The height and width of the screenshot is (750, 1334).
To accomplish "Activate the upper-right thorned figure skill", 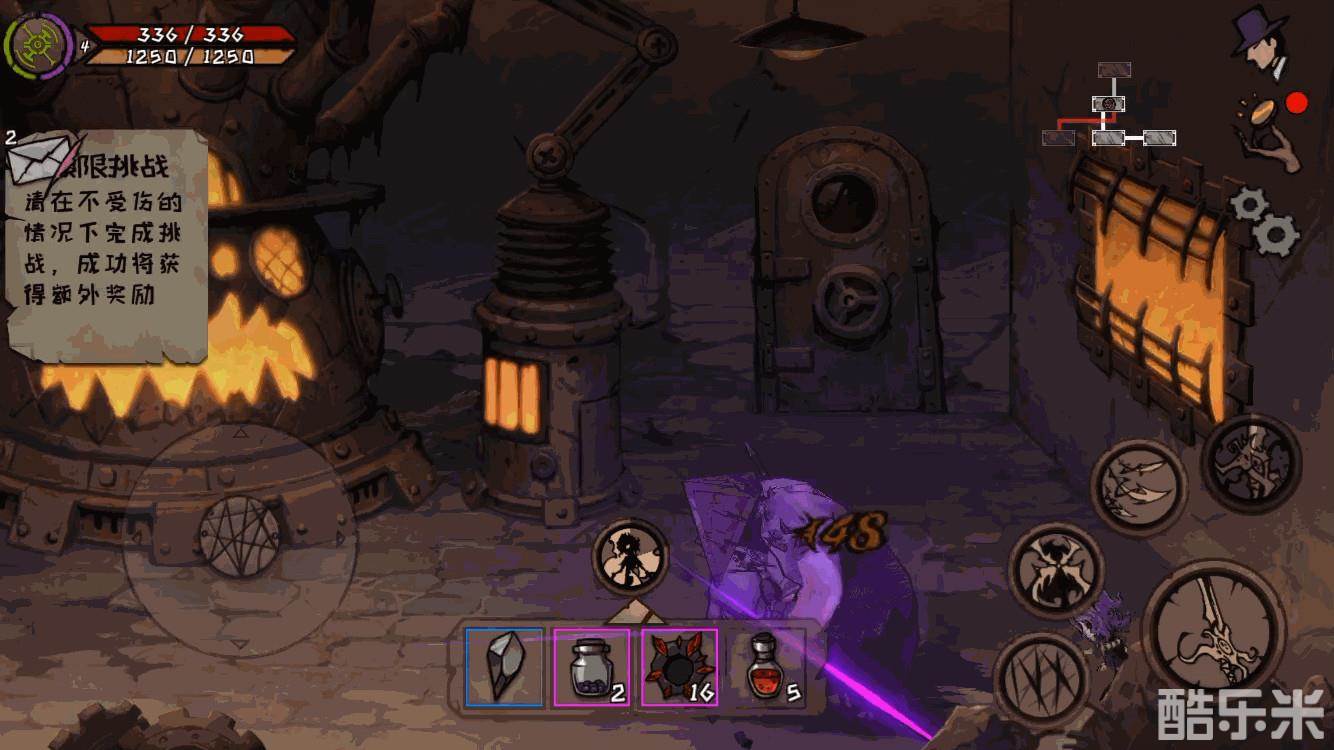I will 1250,463.
